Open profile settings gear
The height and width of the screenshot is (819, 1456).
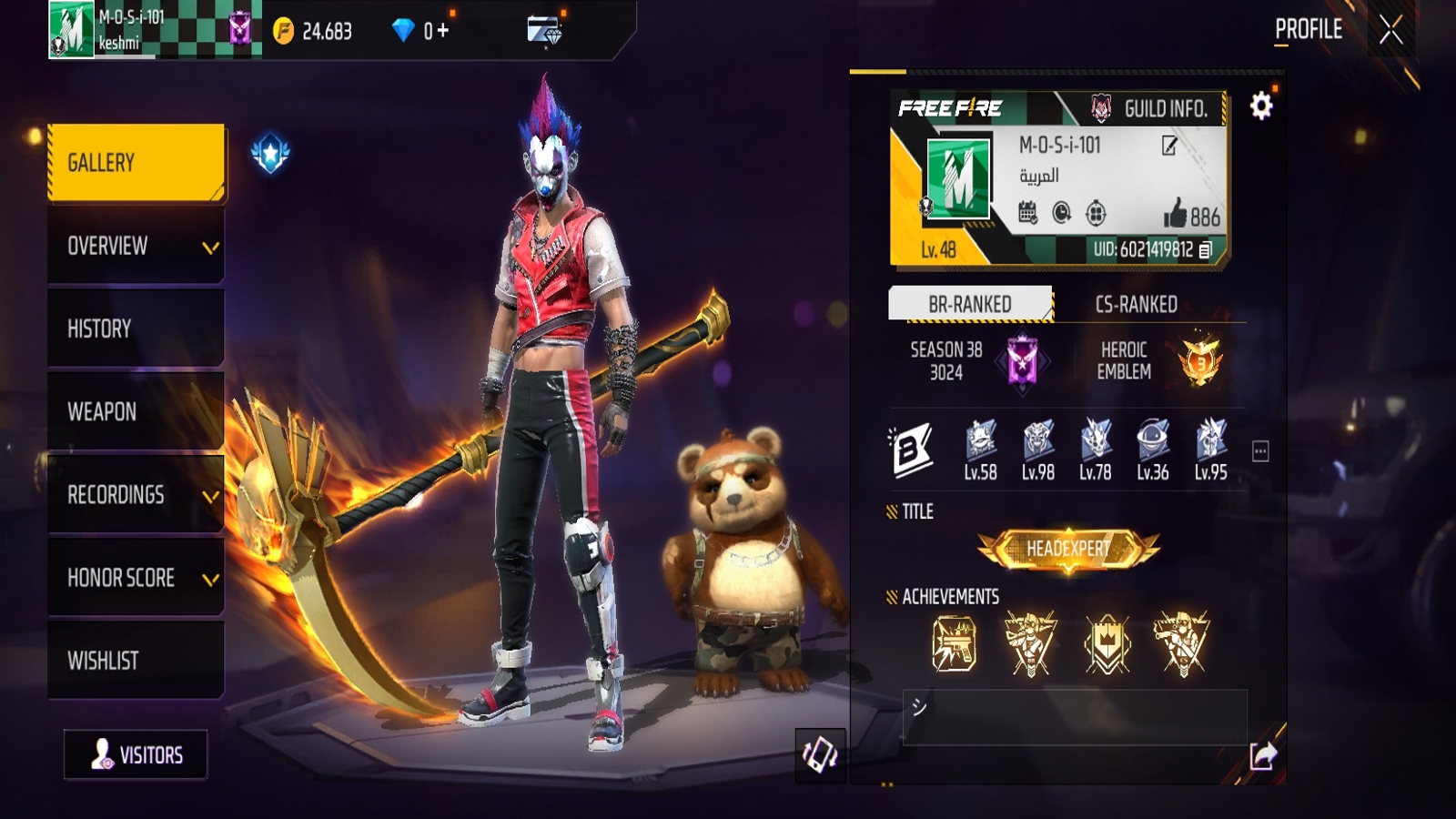(x=1260, y=106)
